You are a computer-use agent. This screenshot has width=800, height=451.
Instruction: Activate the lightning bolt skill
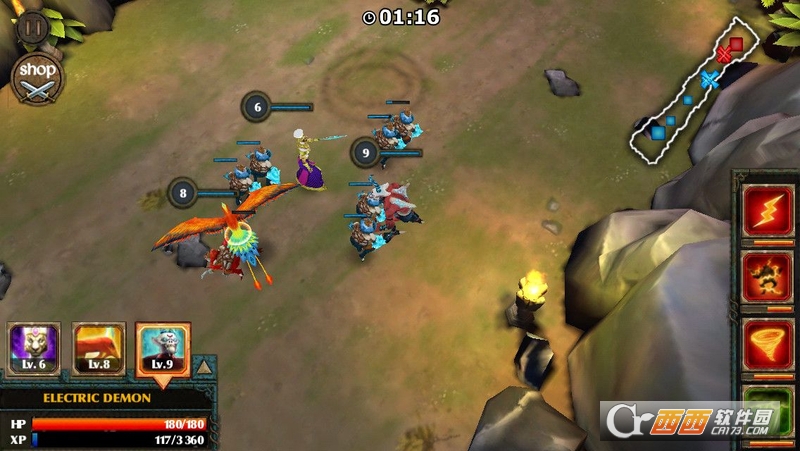[x=767, y=211]
